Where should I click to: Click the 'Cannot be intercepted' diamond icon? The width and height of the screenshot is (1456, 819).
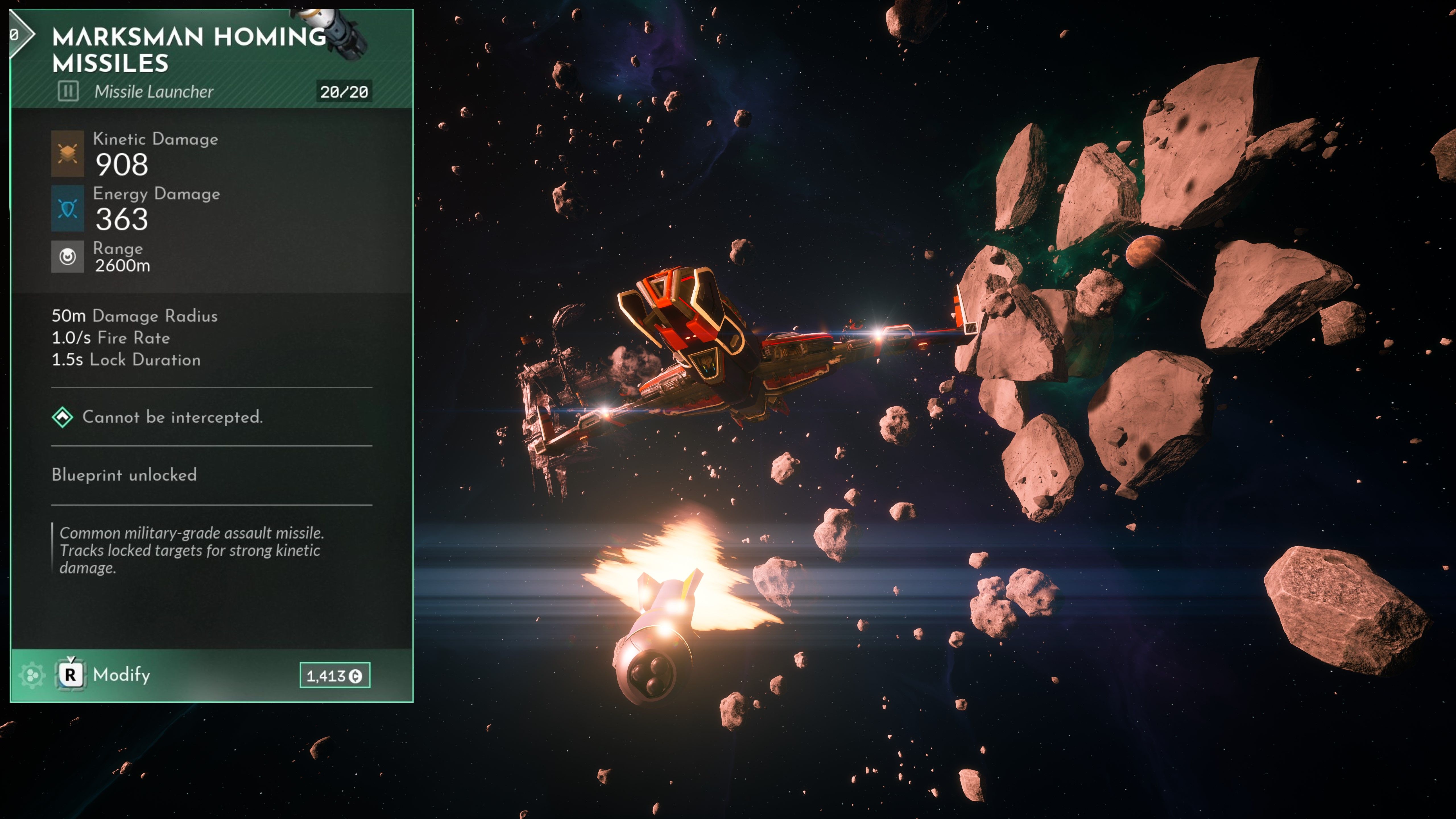point(62,417)
